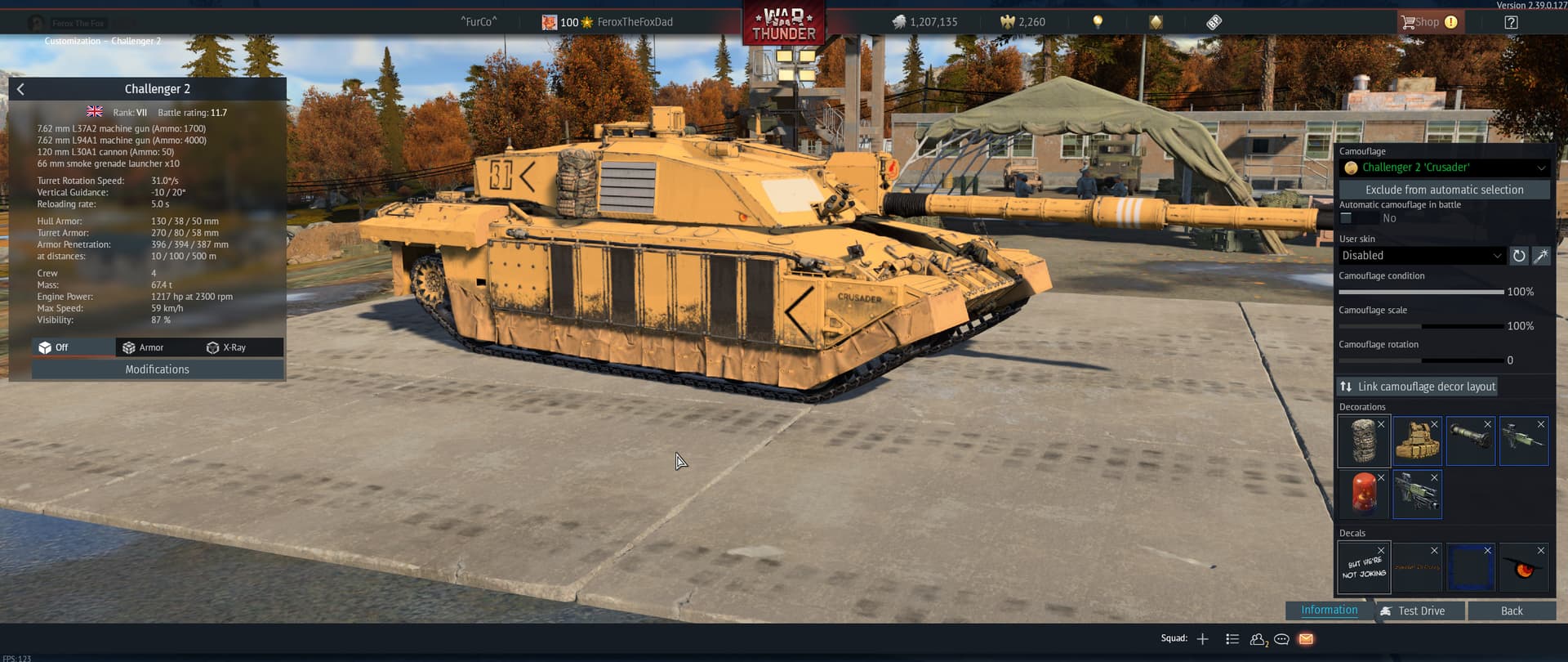Switch to the Information tab
Screen dimensions: 1568x662
(1329, 610)
